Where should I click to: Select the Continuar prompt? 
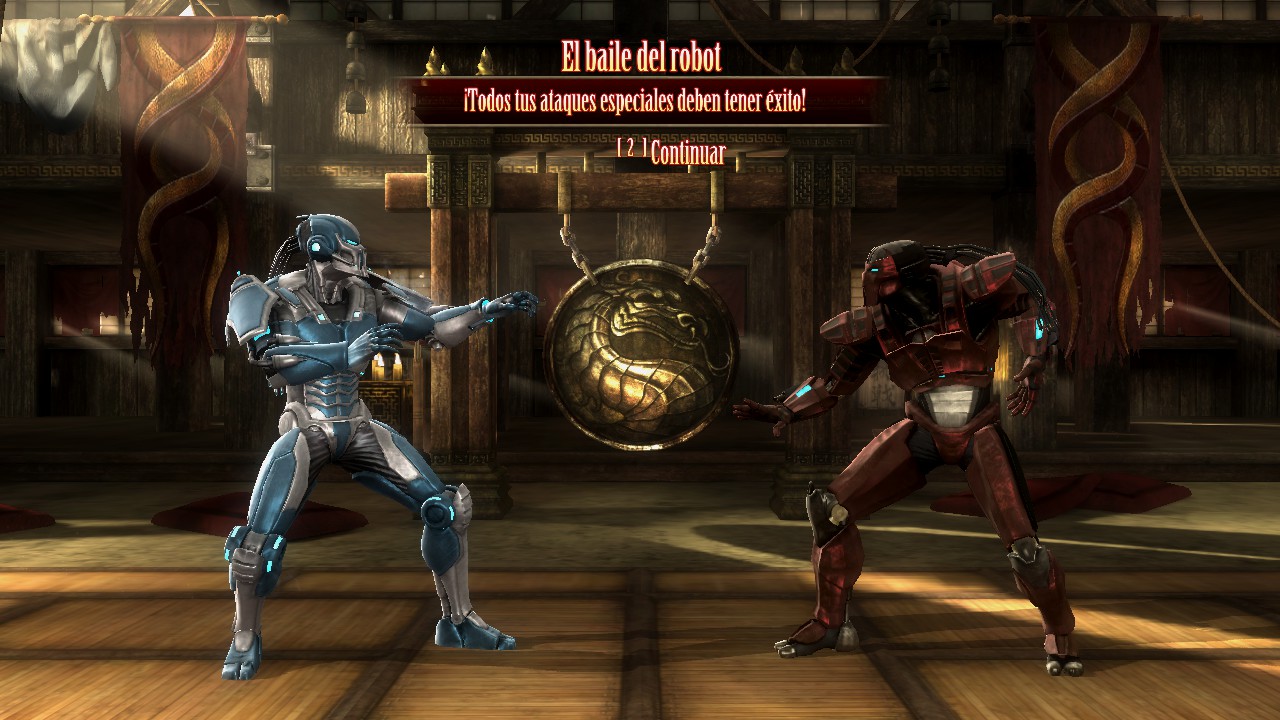tap(686, 153)
